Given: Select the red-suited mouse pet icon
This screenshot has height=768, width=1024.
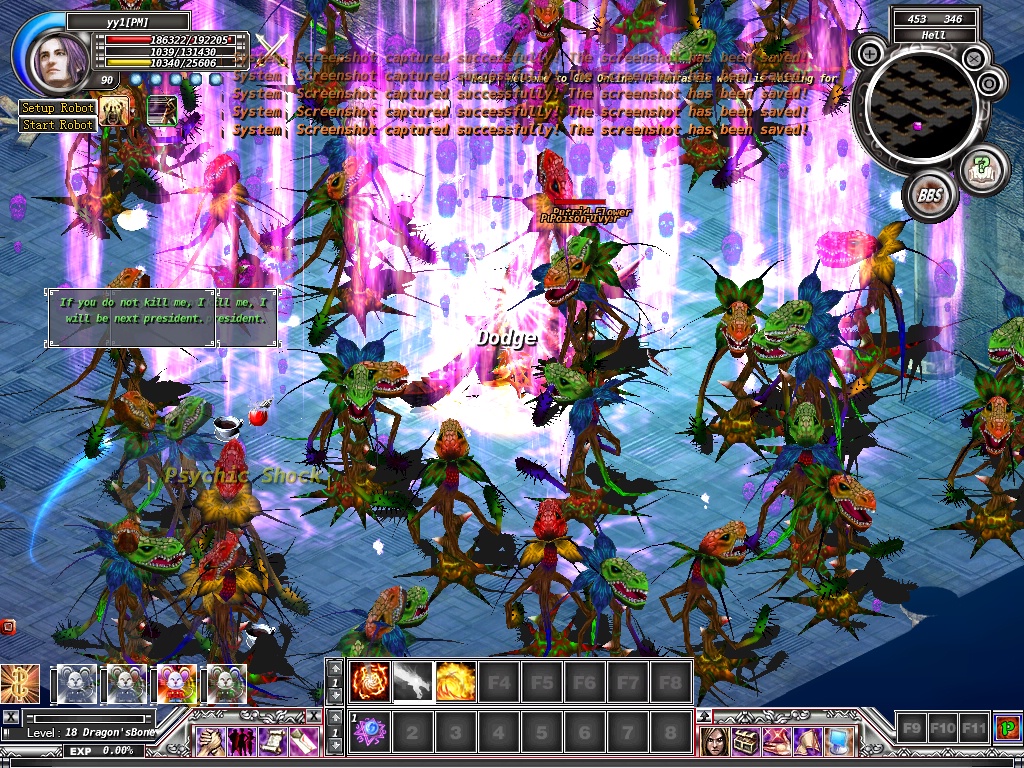Looking at the screenshot, I should pyautogui.click(x=177, y=685).
